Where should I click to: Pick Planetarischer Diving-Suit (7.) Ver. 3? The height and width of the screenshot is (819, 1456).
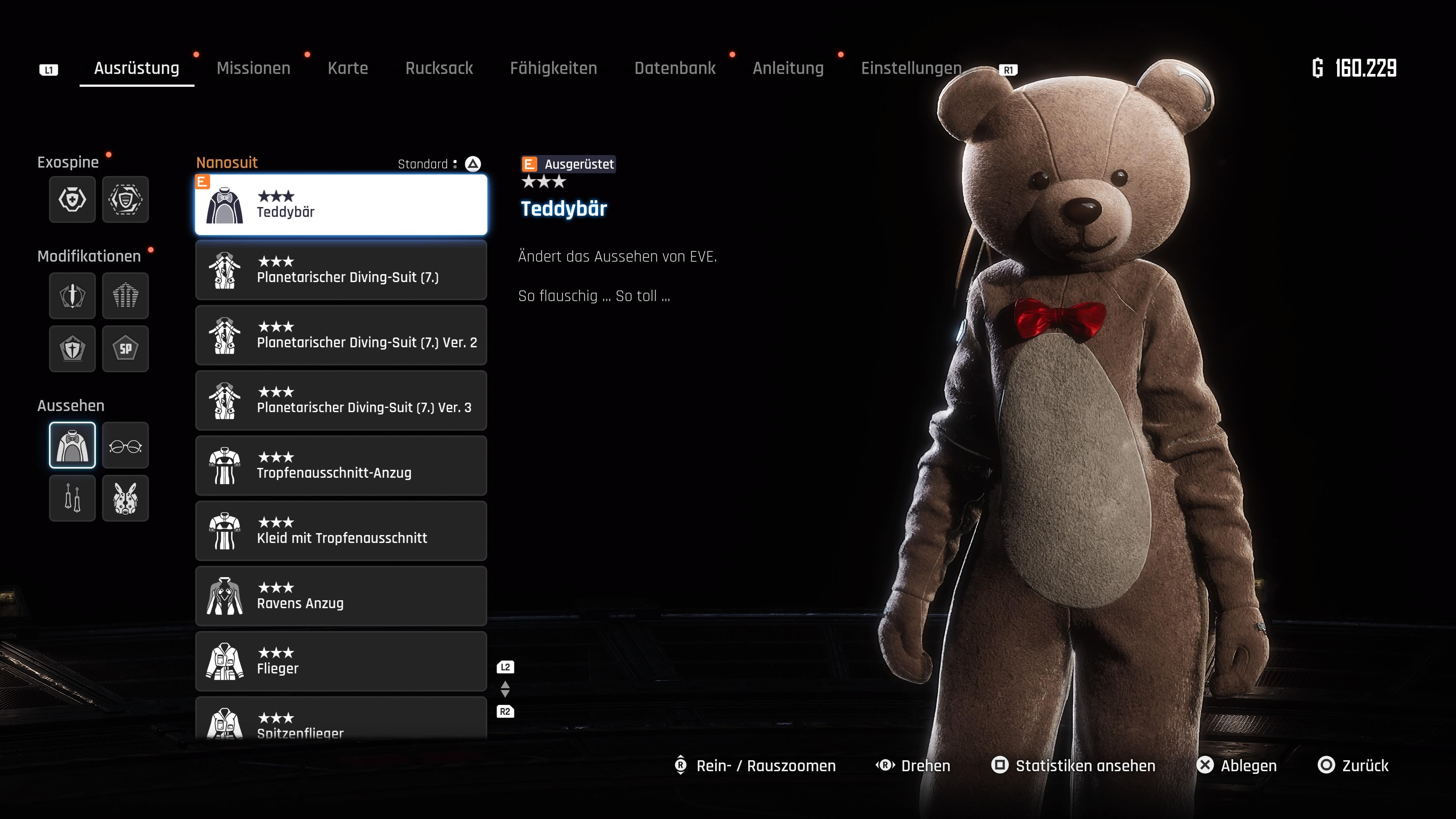341,400
